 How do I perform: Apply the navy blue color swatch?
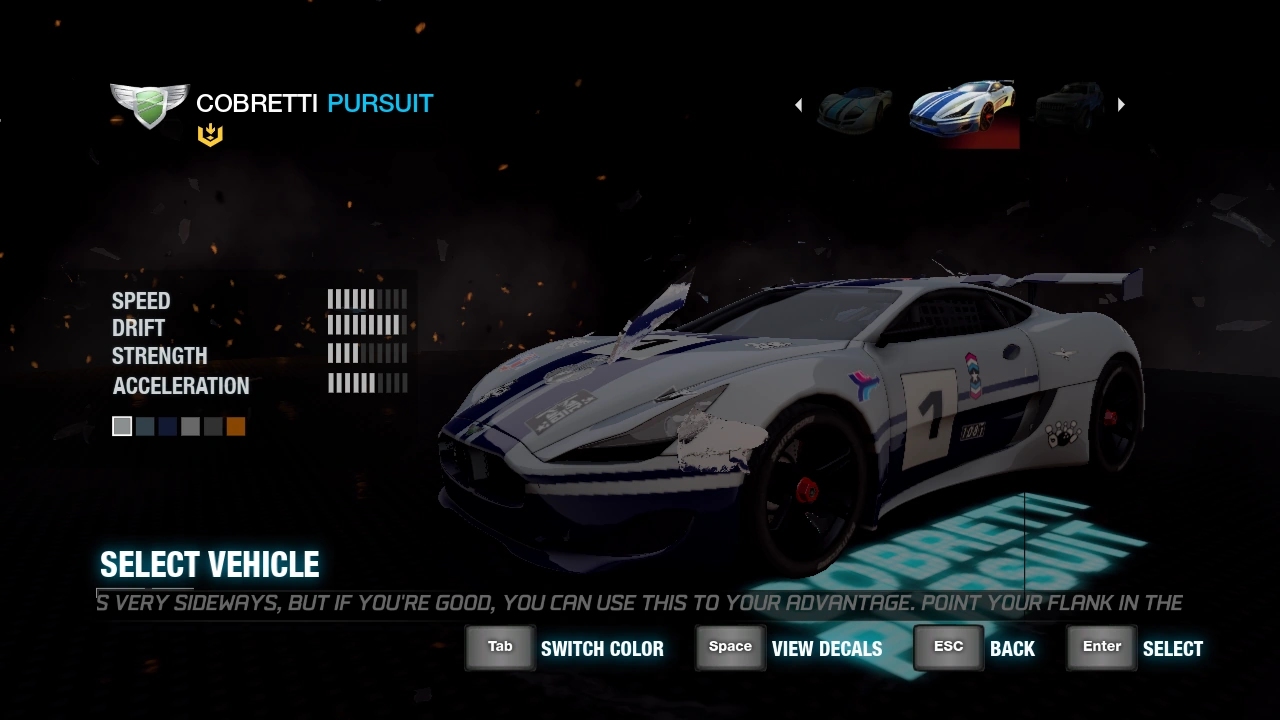coord(167,427)
